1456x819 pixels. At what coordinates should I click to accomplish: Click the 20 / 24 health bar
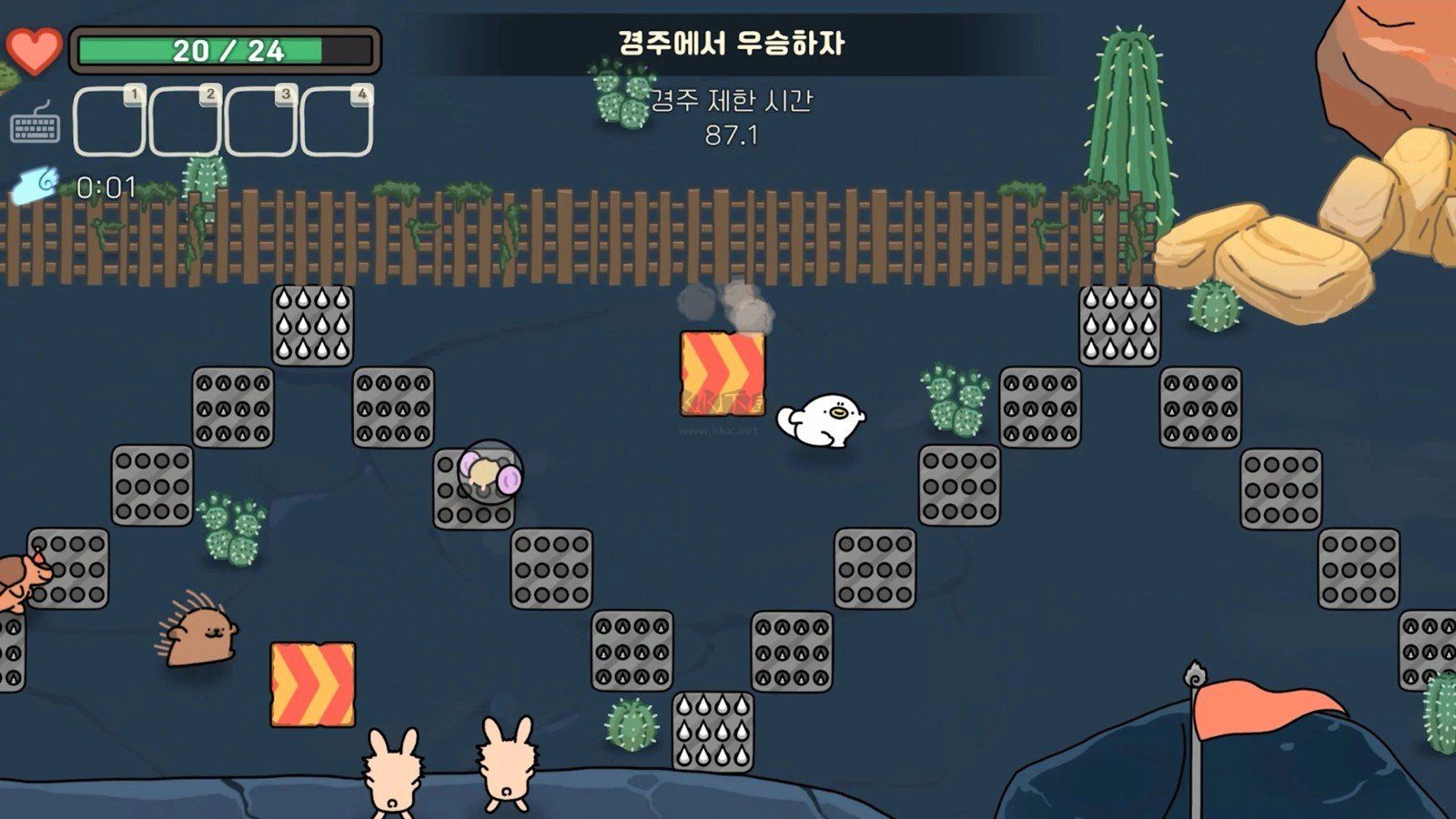(x=226, y=52)
